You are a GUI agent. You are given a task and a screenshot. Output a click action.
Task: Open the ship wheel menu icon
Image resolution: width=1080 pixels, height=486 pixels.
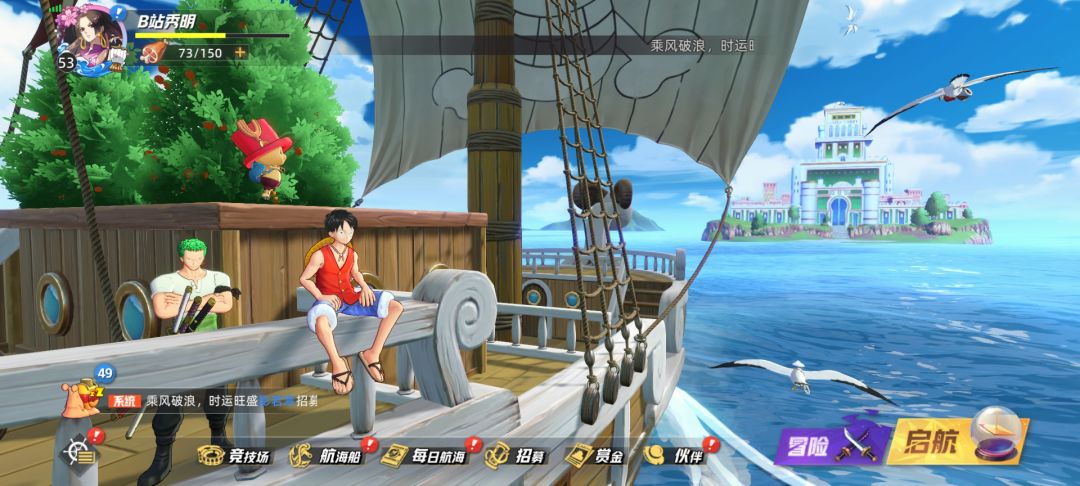(80, 452)
